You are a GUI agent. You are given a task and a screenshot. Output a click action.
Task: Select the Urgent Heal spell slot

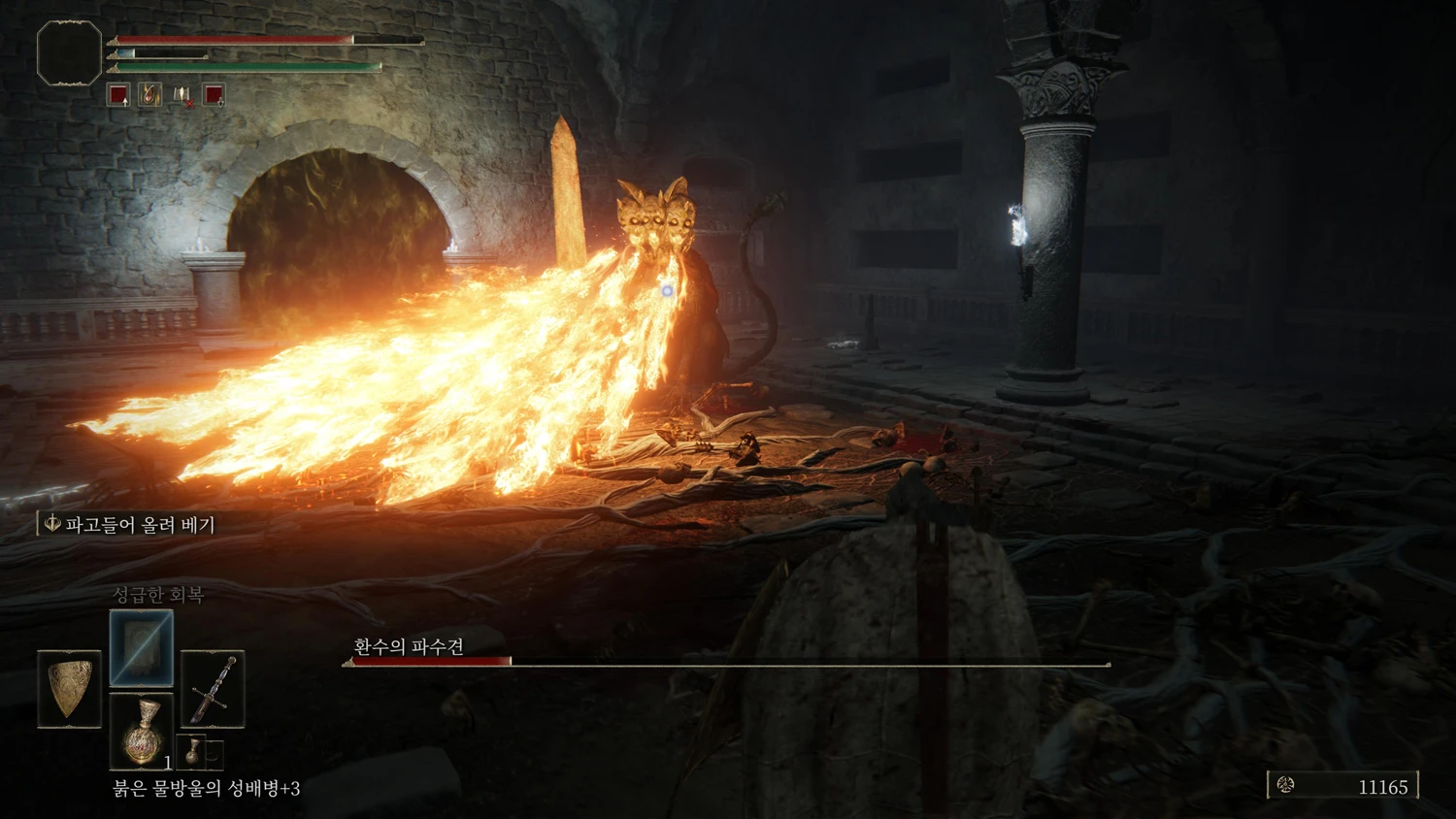pyautogui.click(x=142, y=648)
